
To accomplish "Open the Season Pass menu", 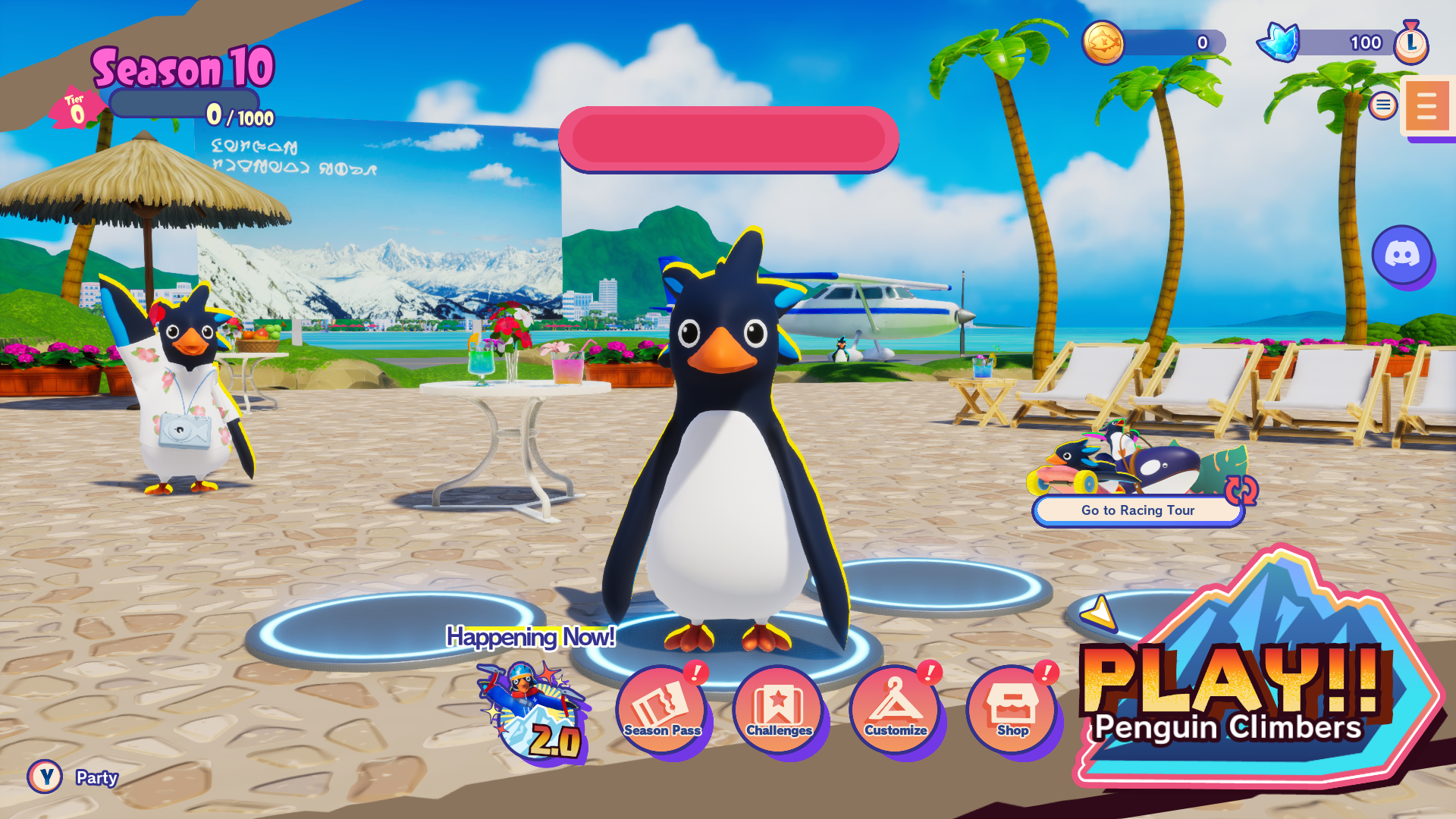I will (662, 710).
